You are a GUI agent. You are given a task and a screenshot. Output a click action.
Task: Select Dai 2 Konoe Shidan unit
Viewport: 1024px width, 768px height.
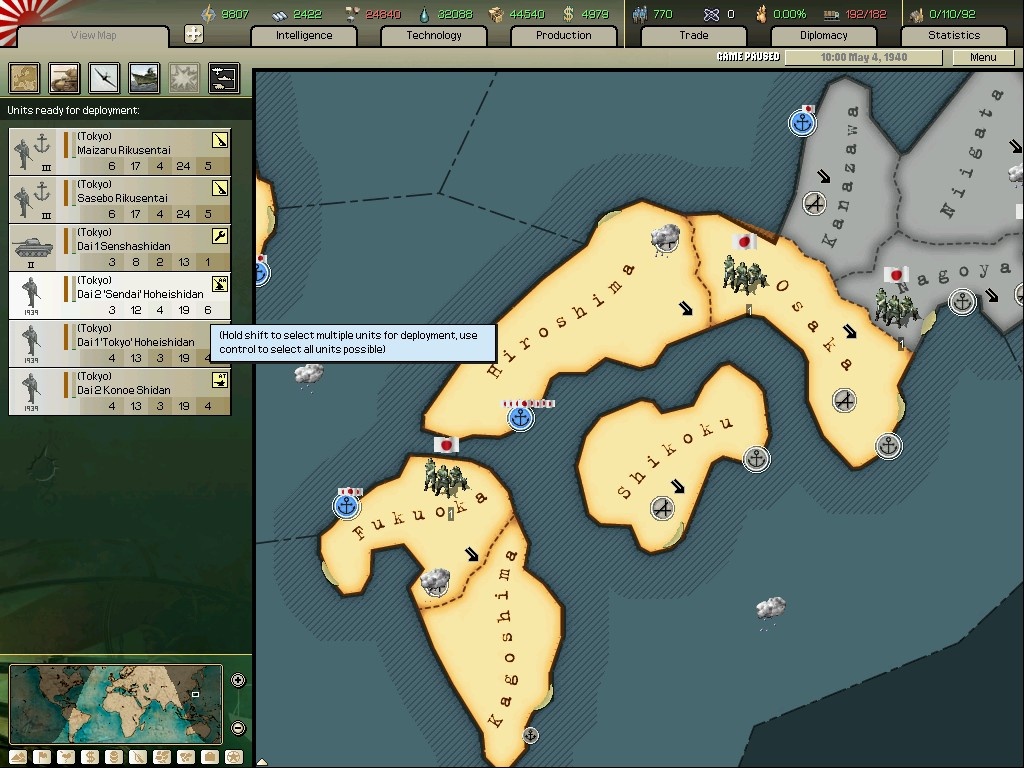(x=120, y=391)
